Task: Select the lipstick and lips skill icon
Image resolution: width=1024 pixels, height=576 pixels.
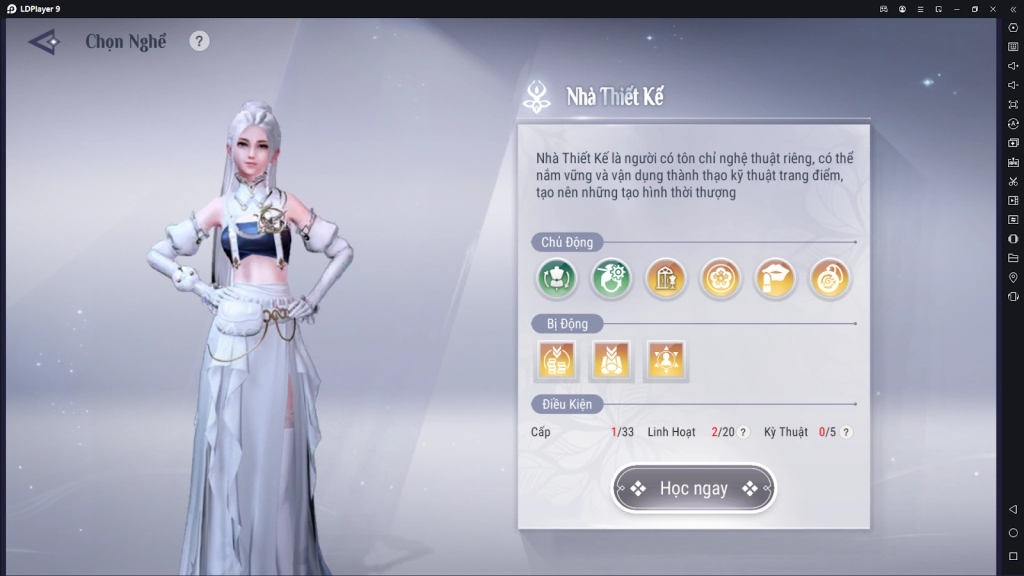Action: point(775,279)
